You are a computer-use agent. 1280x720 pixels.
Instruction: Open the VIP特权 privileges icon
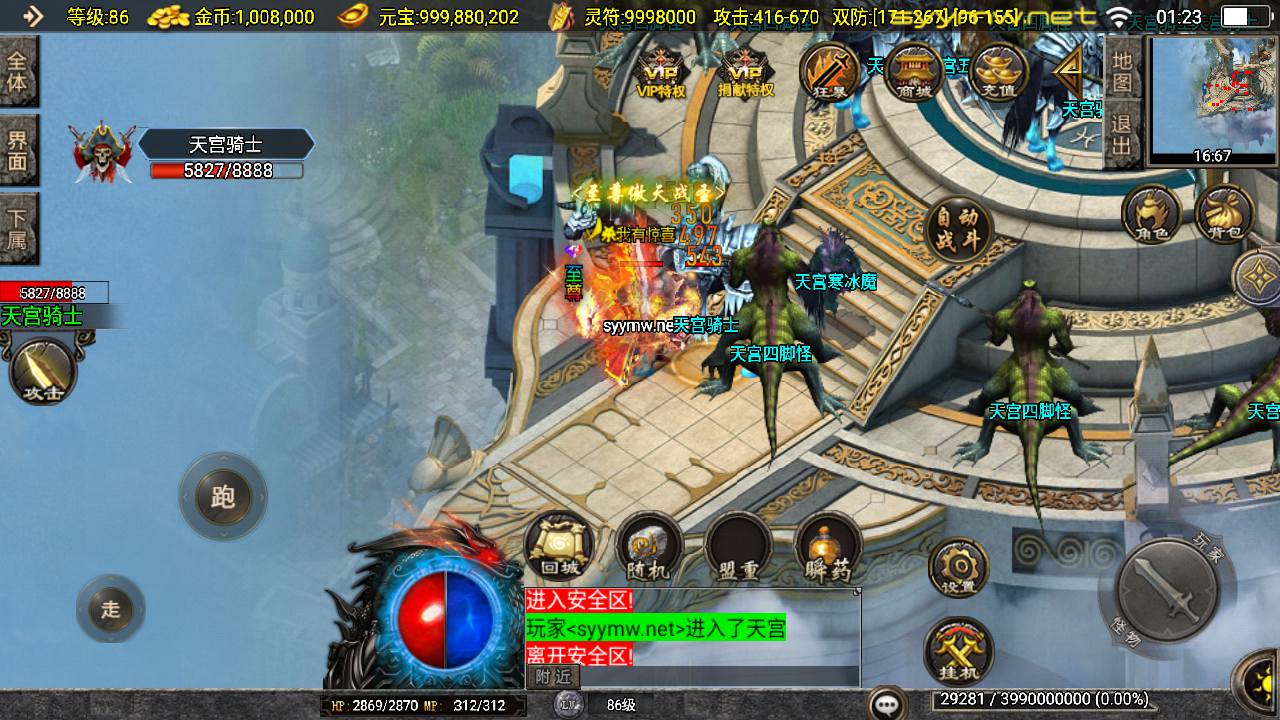pyautogui.click(x=661, y=72)
